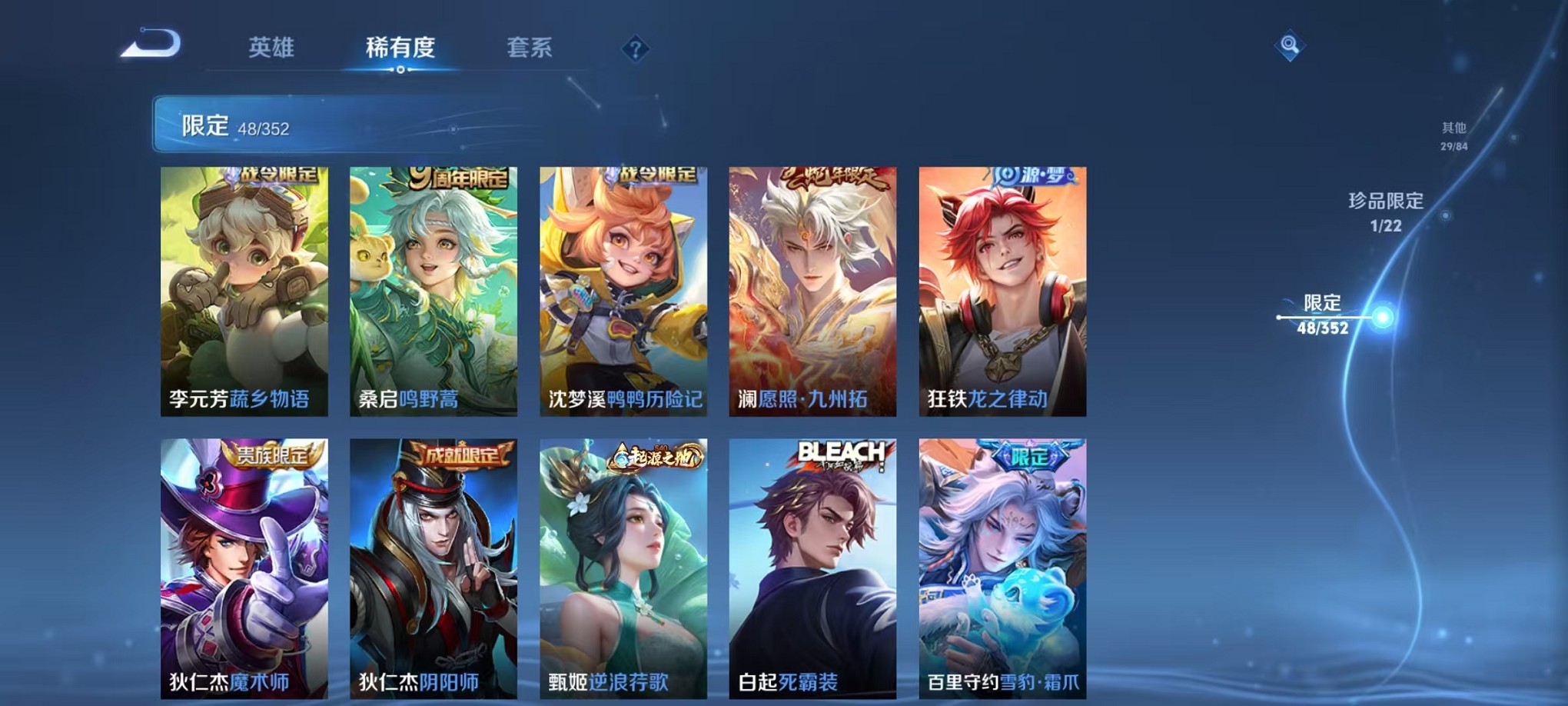Viewport: 1568px width, 706px height.
Task: Open help via the question mark icon
Action: click(634, 50)
